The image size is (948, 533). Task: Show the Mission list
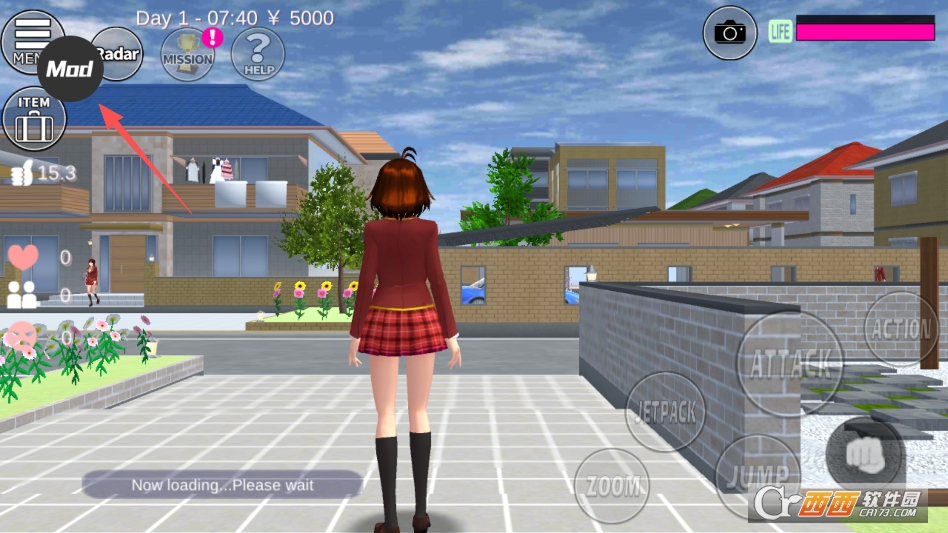point(188,54)
